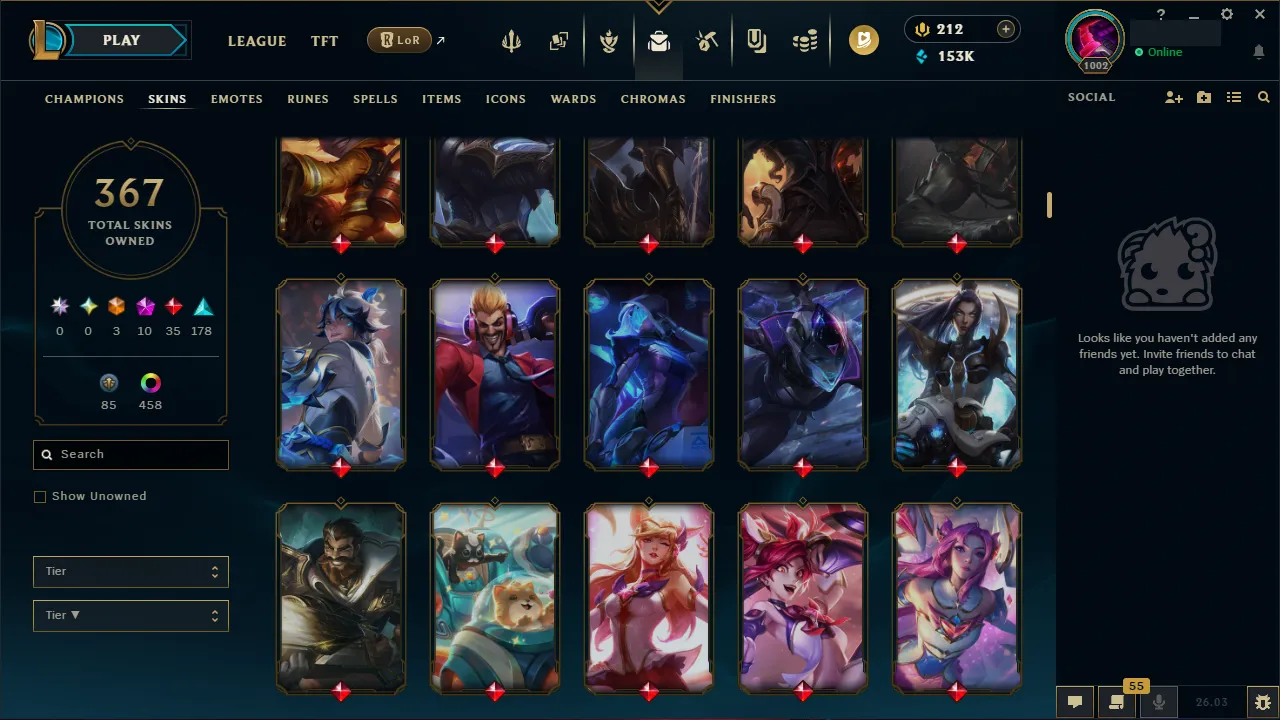Click the trident icon in the top navbar
Screen dimensions: 1280x720
pyautogui.click(x=511, y=41)
